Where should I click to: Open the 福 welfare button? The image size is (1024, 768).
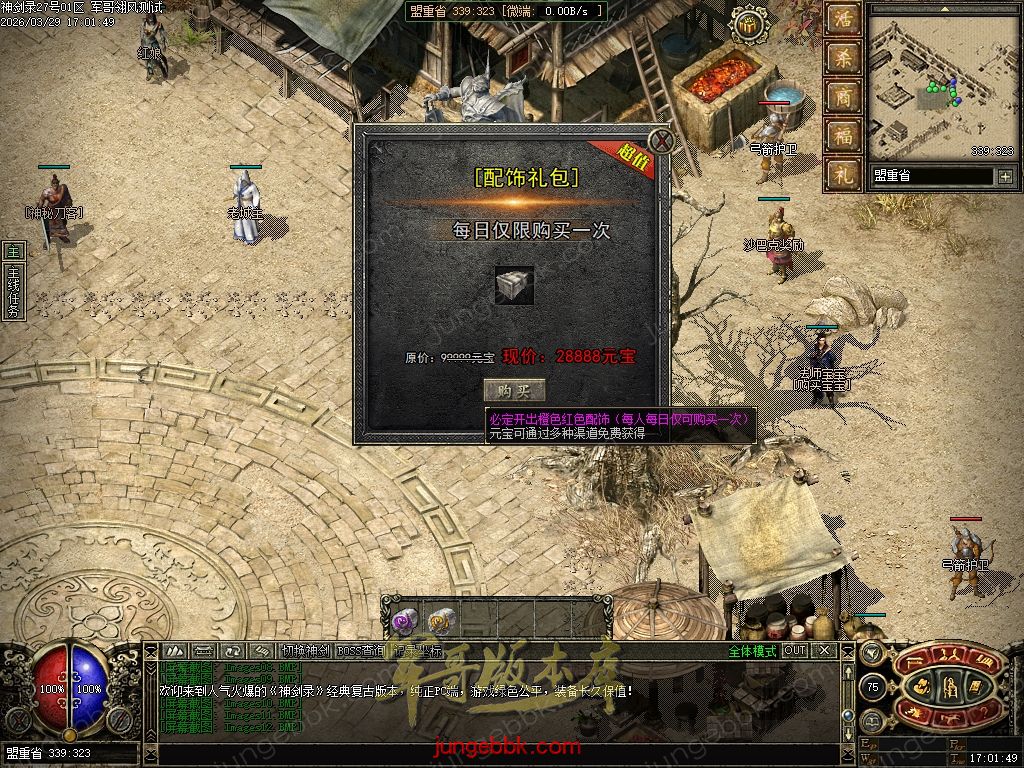[x=842, y=135]
